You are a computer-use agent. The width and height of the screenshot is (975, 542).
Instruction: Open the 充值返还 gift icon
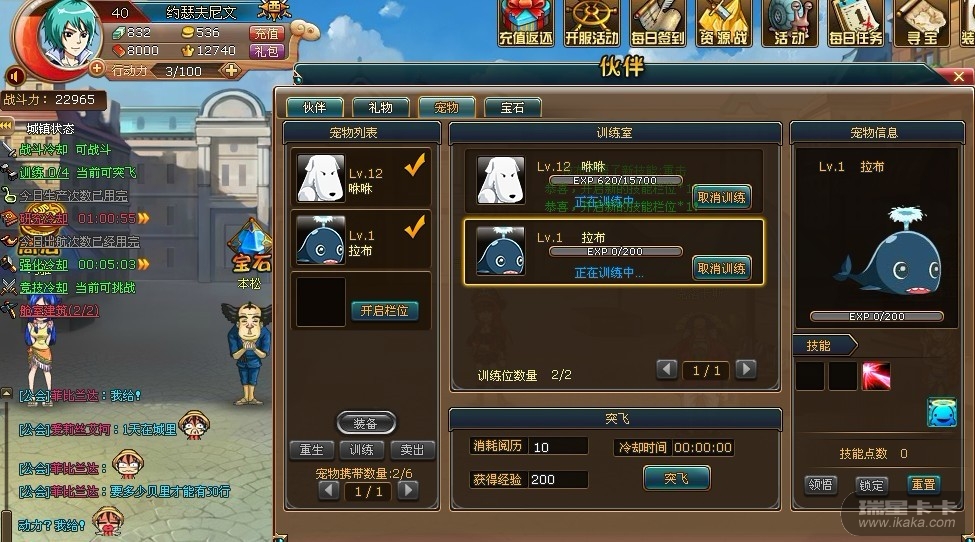tap(526, 24)
